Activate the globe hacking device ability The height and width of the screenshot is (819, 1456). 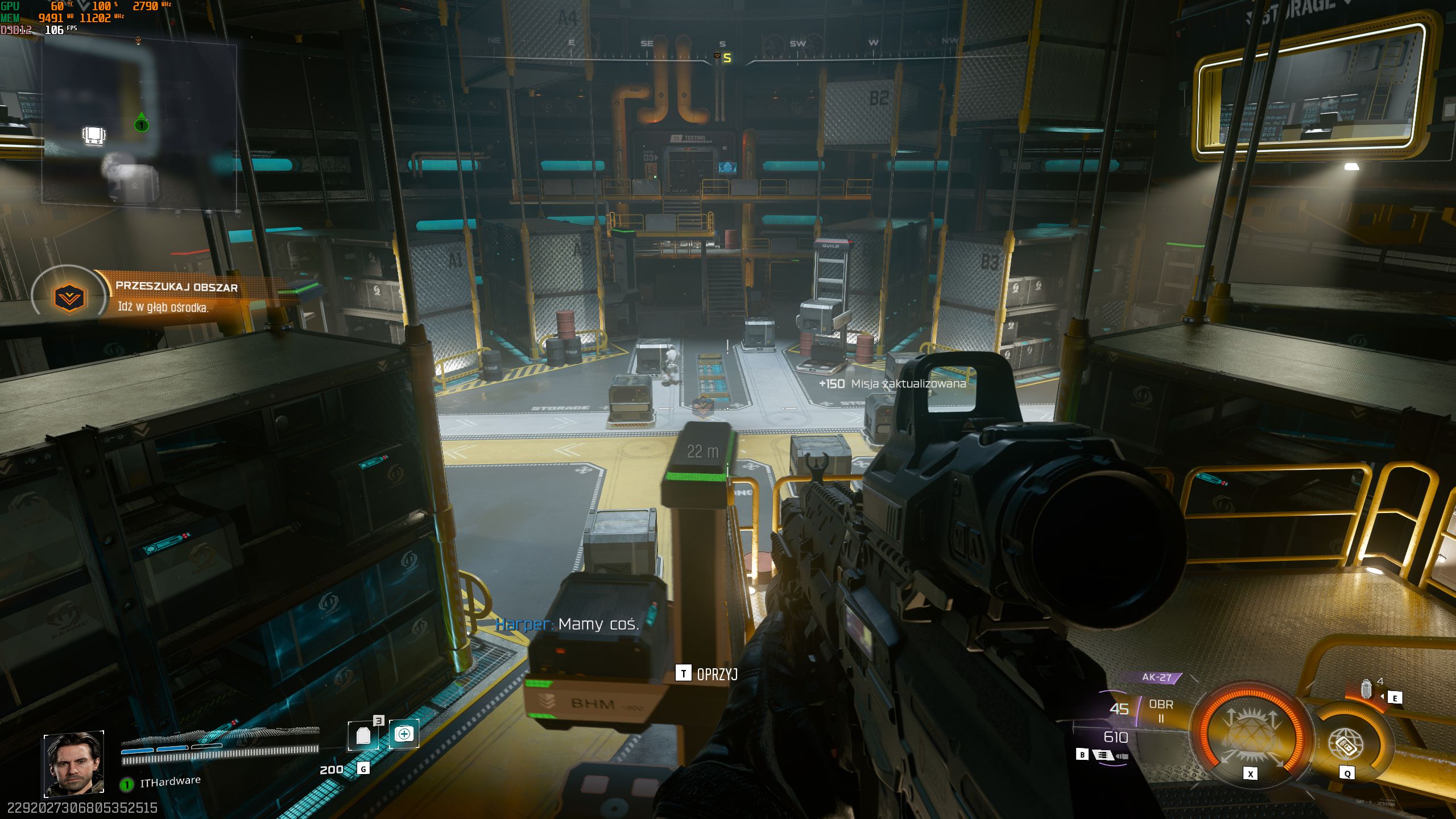(1346, 743)
